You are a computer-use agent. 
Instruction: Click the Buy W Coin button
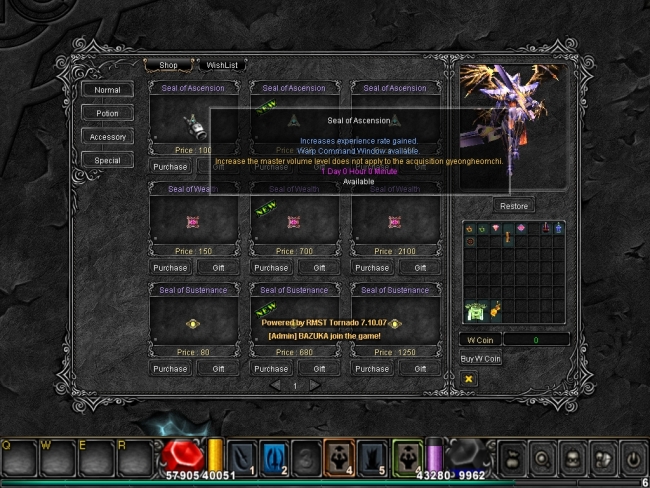[480, 358]
